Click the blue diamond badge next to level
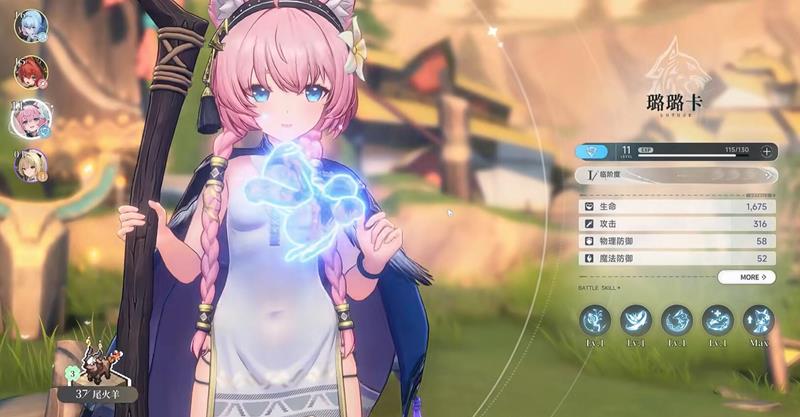 pos(596,151)
